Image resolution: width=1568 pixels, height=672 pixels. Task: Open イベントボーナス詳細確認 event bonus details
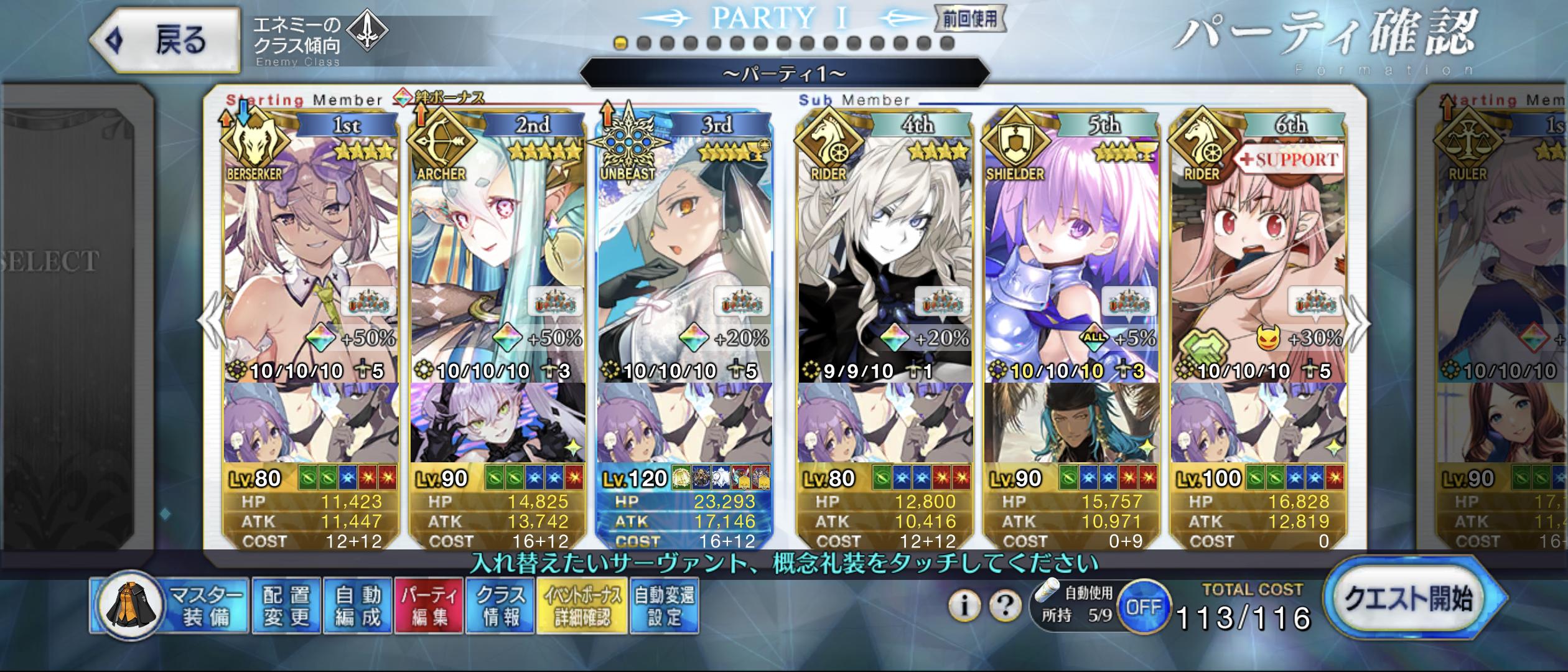click(582, 605)
